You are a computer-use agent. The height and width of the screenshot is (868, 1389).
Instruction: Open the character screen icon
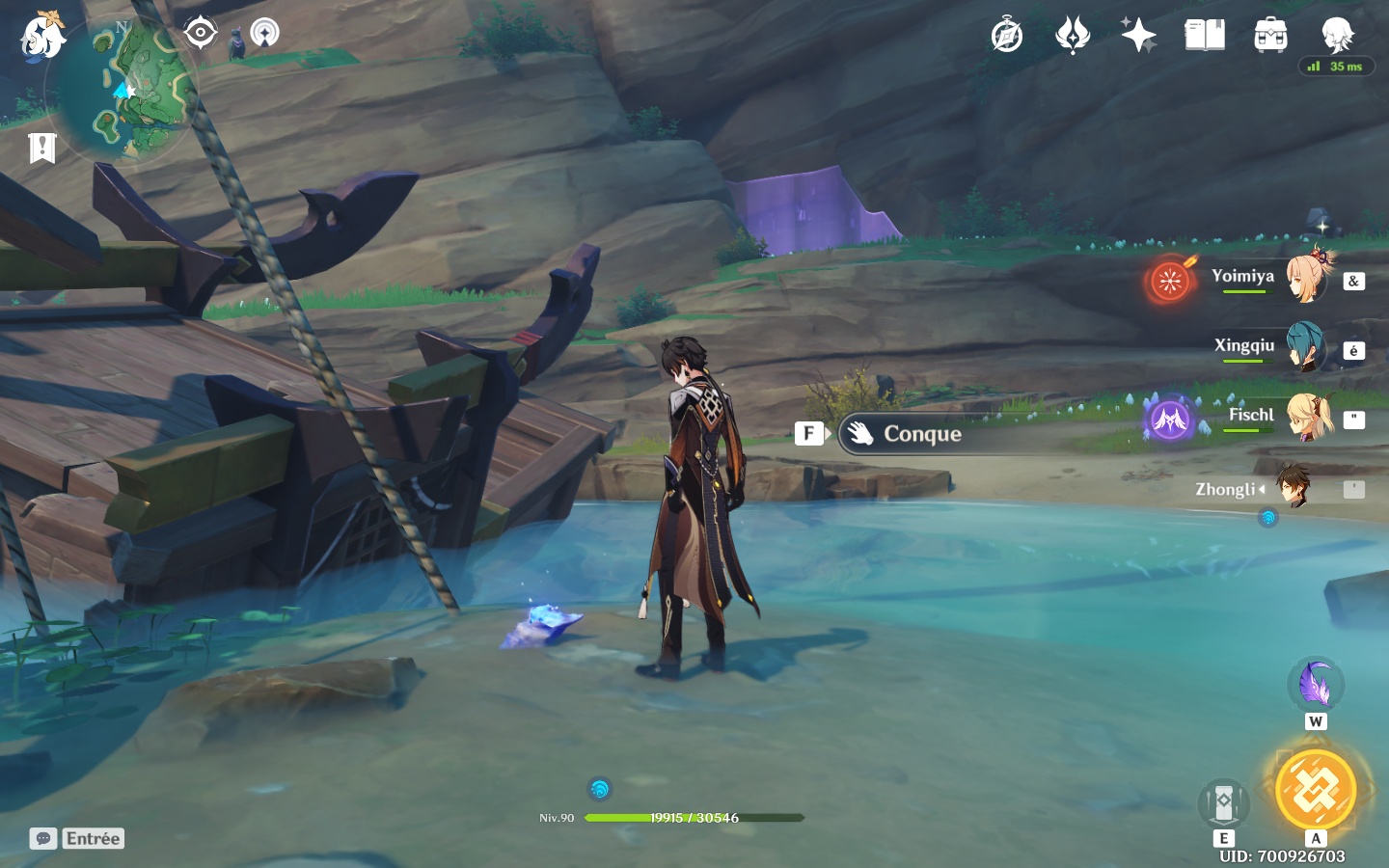1337,37
